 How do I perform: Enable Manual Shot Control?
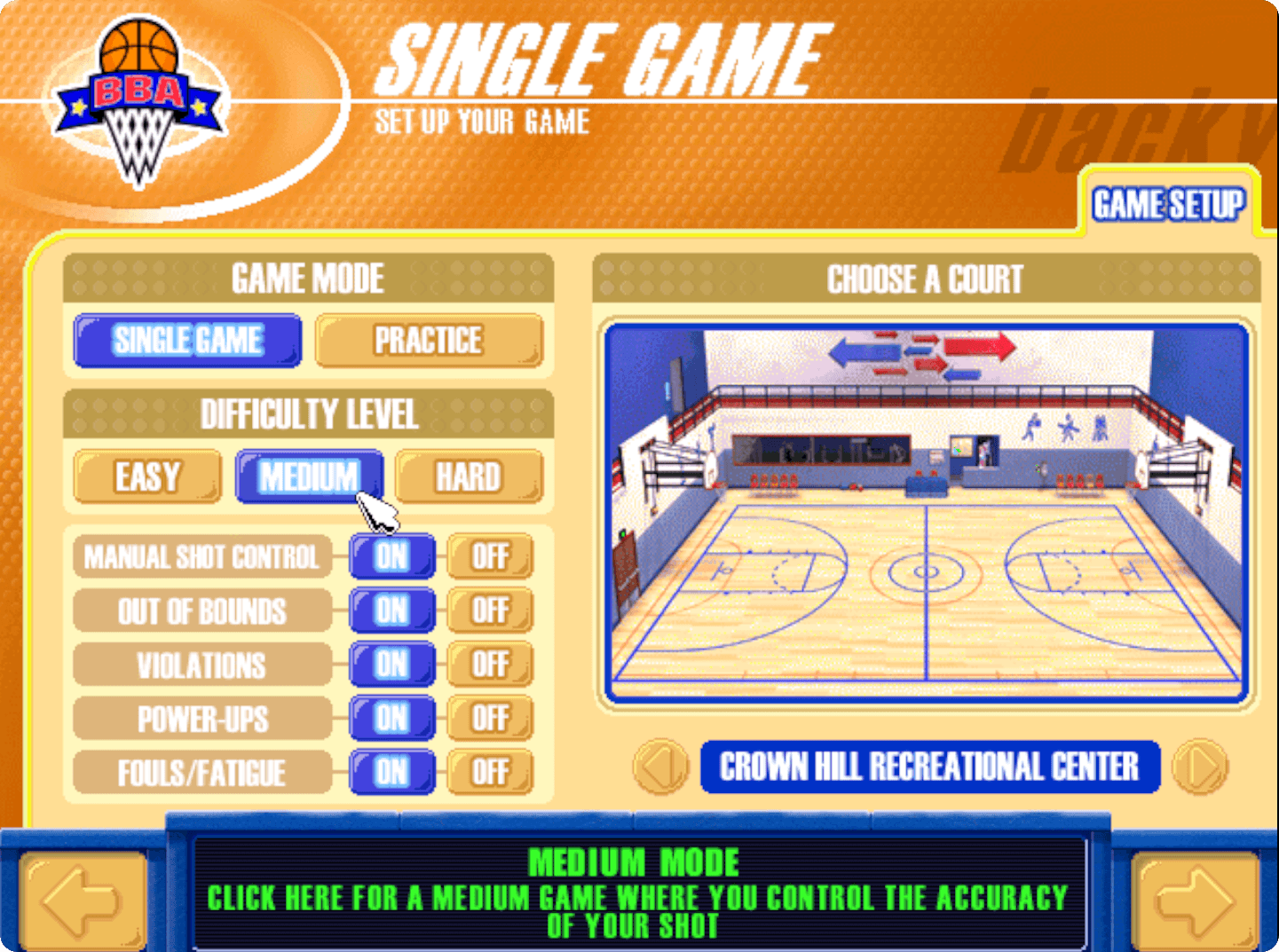click(x=391, y=557)
